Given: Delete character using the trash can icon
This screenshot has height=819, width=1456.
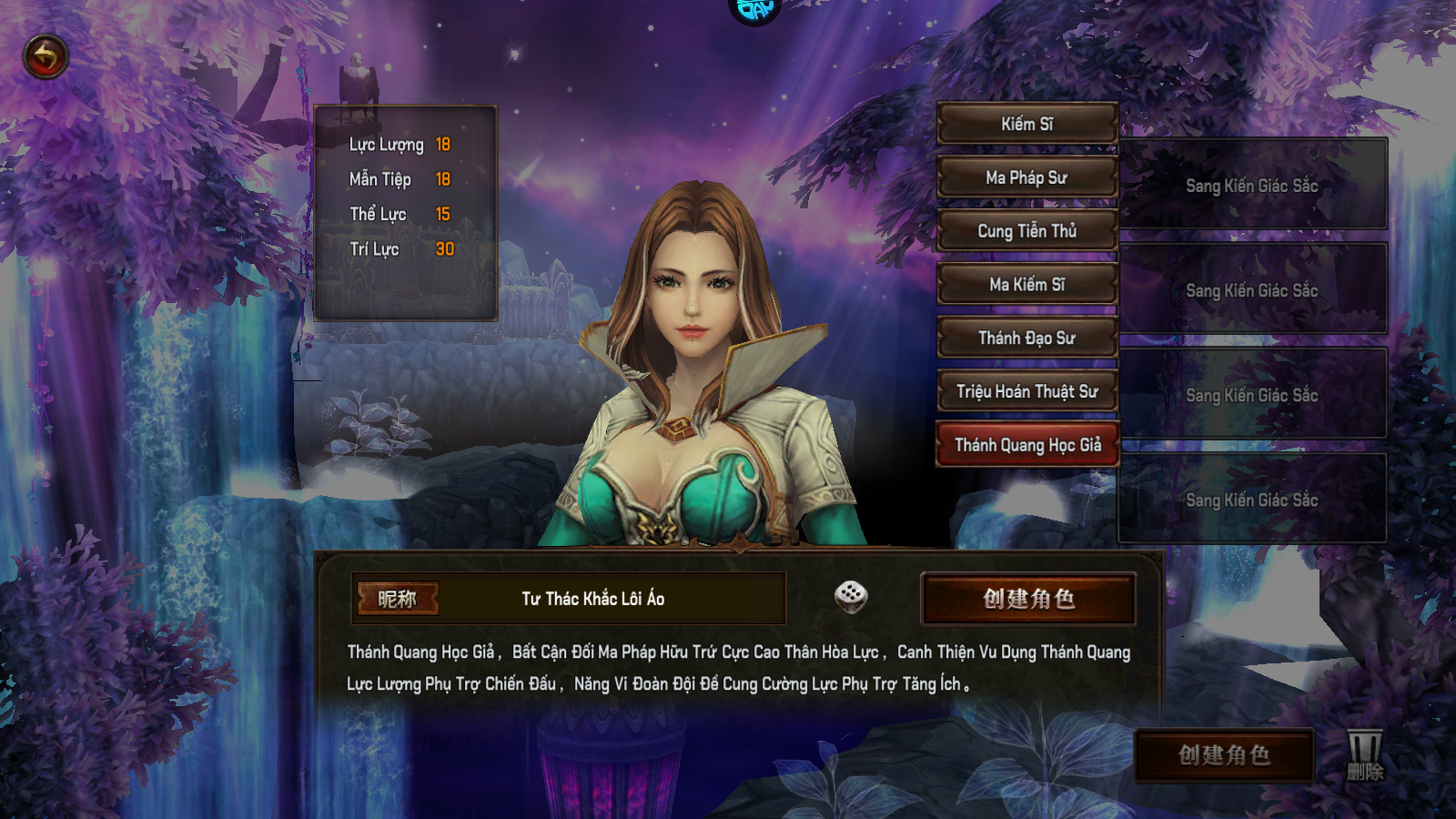Looking at the screenshot, I should tap(1364, 754).
